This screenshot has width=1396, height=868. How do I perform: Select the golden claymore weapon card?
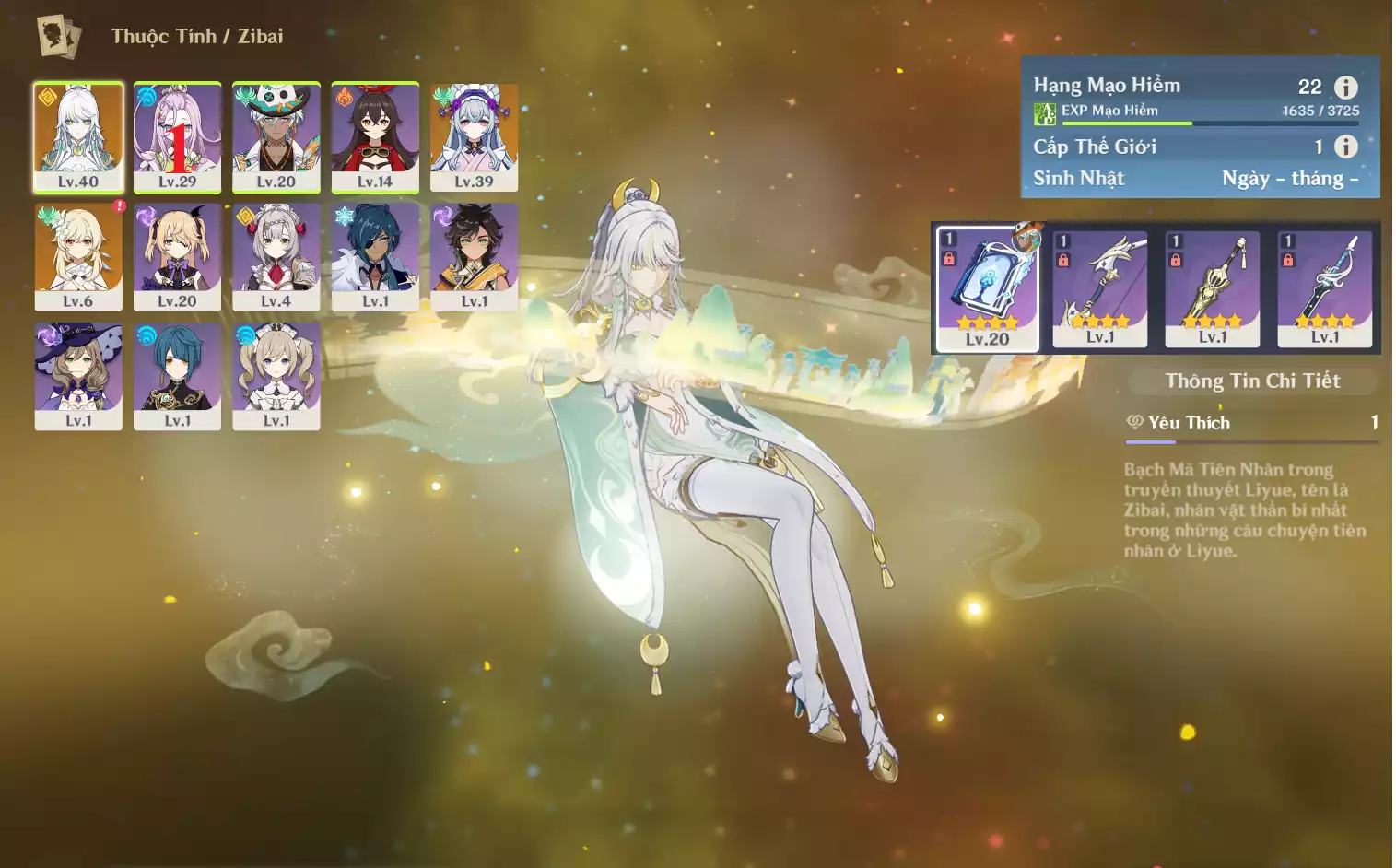[1212, 287]
